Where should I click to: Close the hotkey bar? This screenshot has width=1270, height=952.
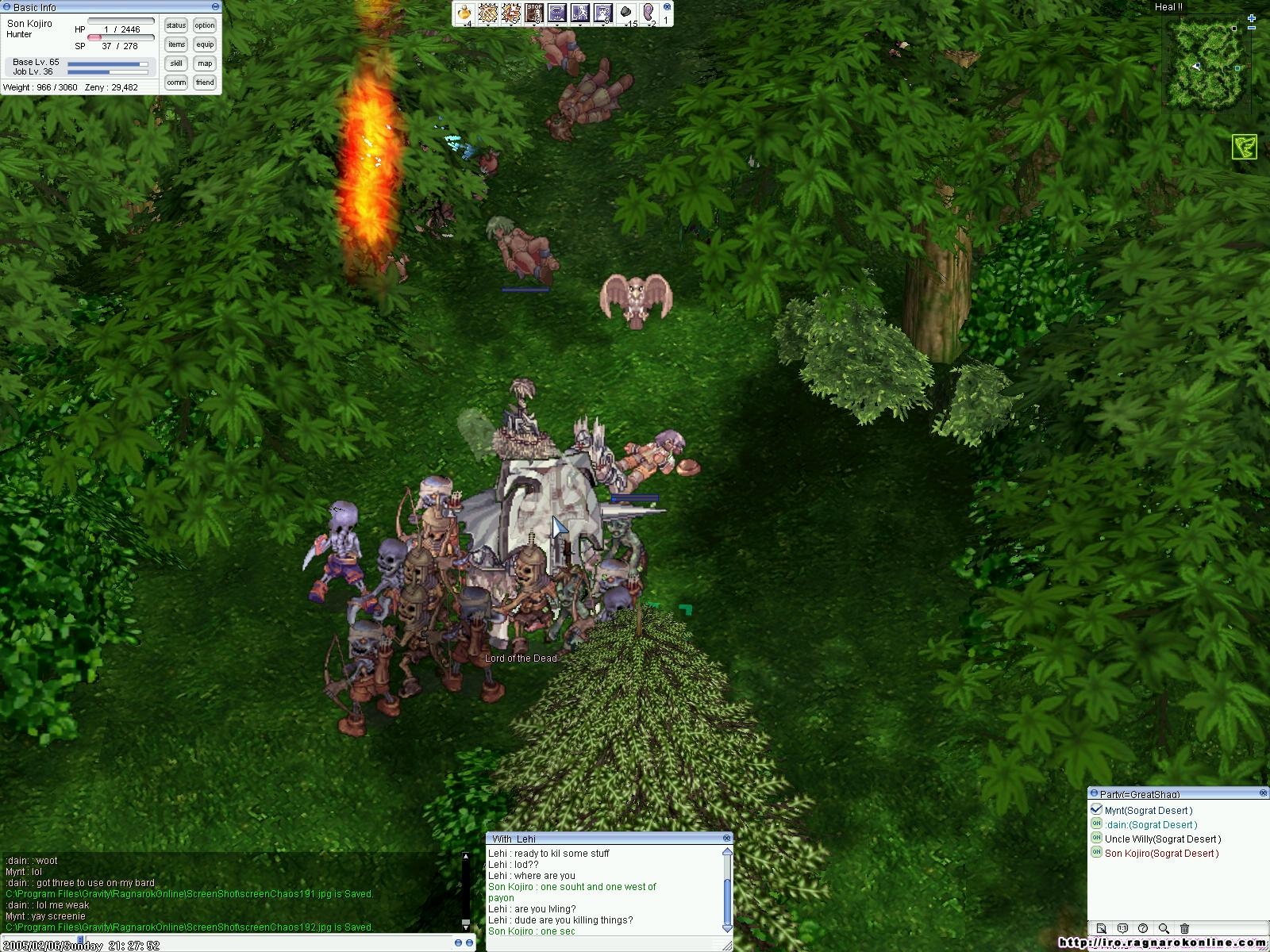(x=667, y=6)
